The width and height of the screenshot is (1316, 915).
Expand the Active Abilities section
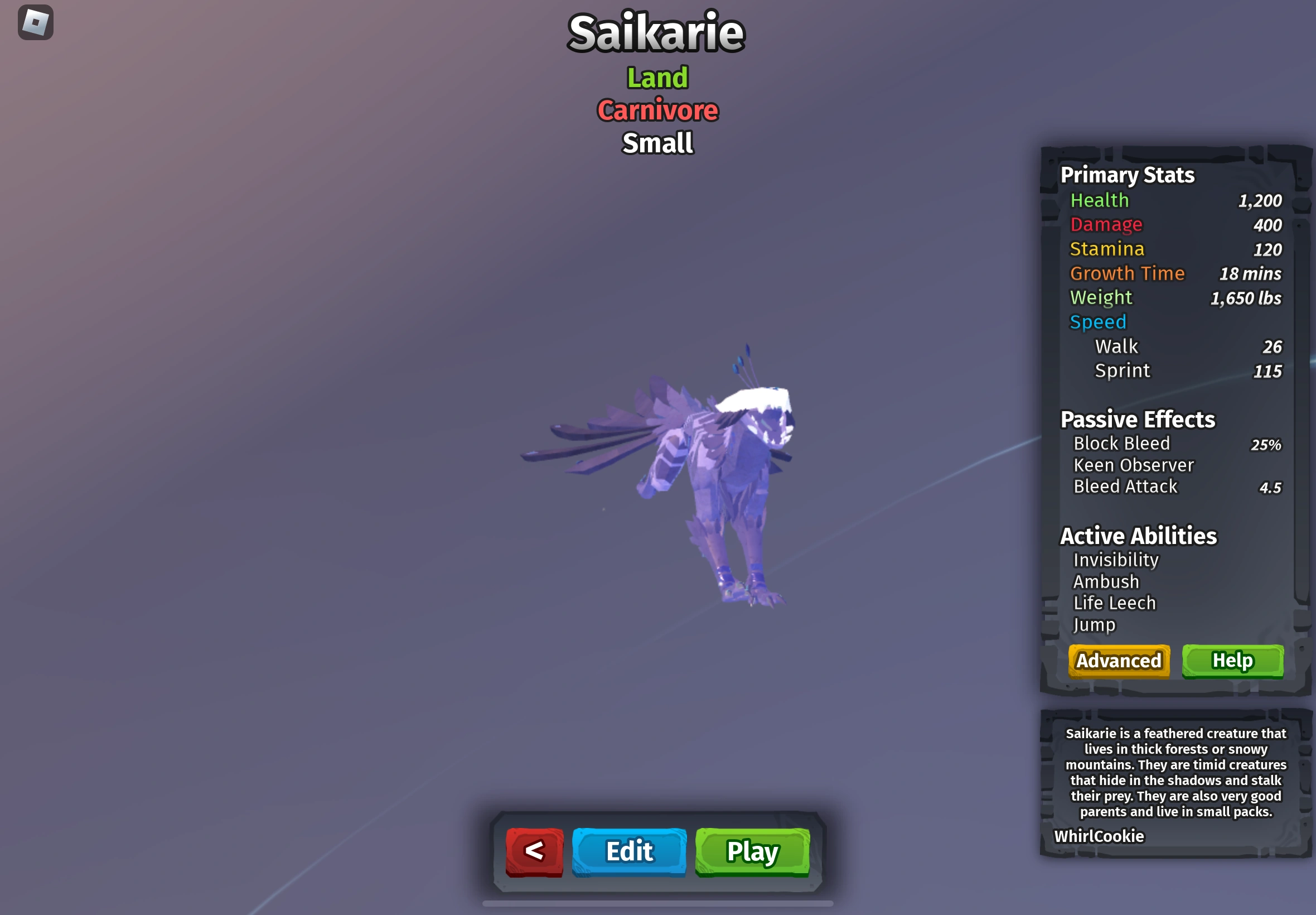pyautogui.click(x=1138, y=536)
